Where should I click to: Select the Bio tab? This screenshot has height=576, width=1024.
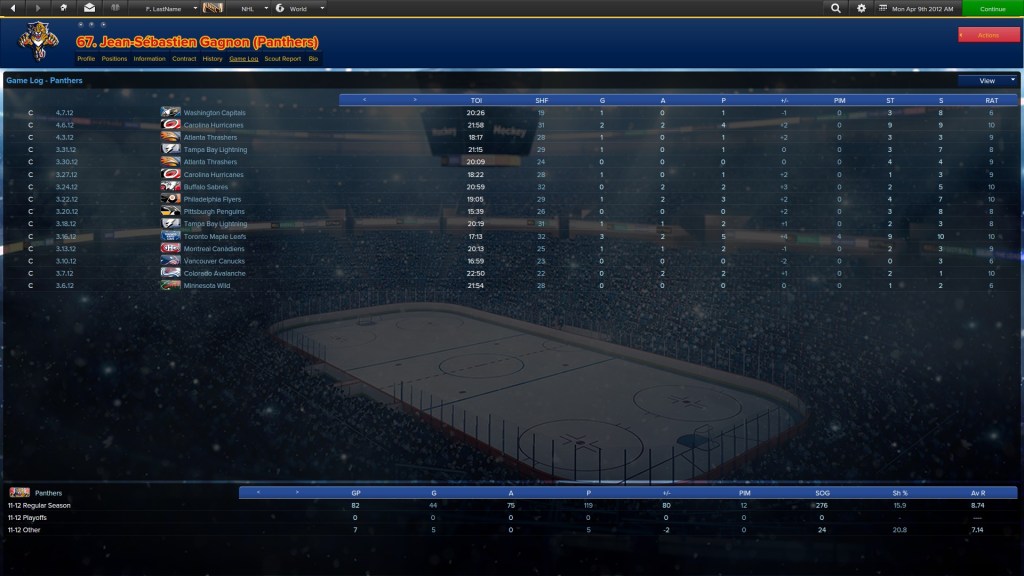tap(313, 59)
